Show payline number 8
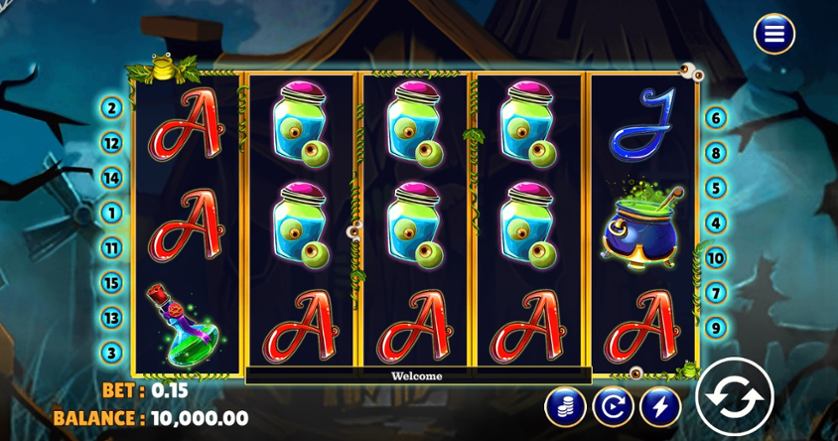This screenshot has width=838, height=441. click(715, 153)
